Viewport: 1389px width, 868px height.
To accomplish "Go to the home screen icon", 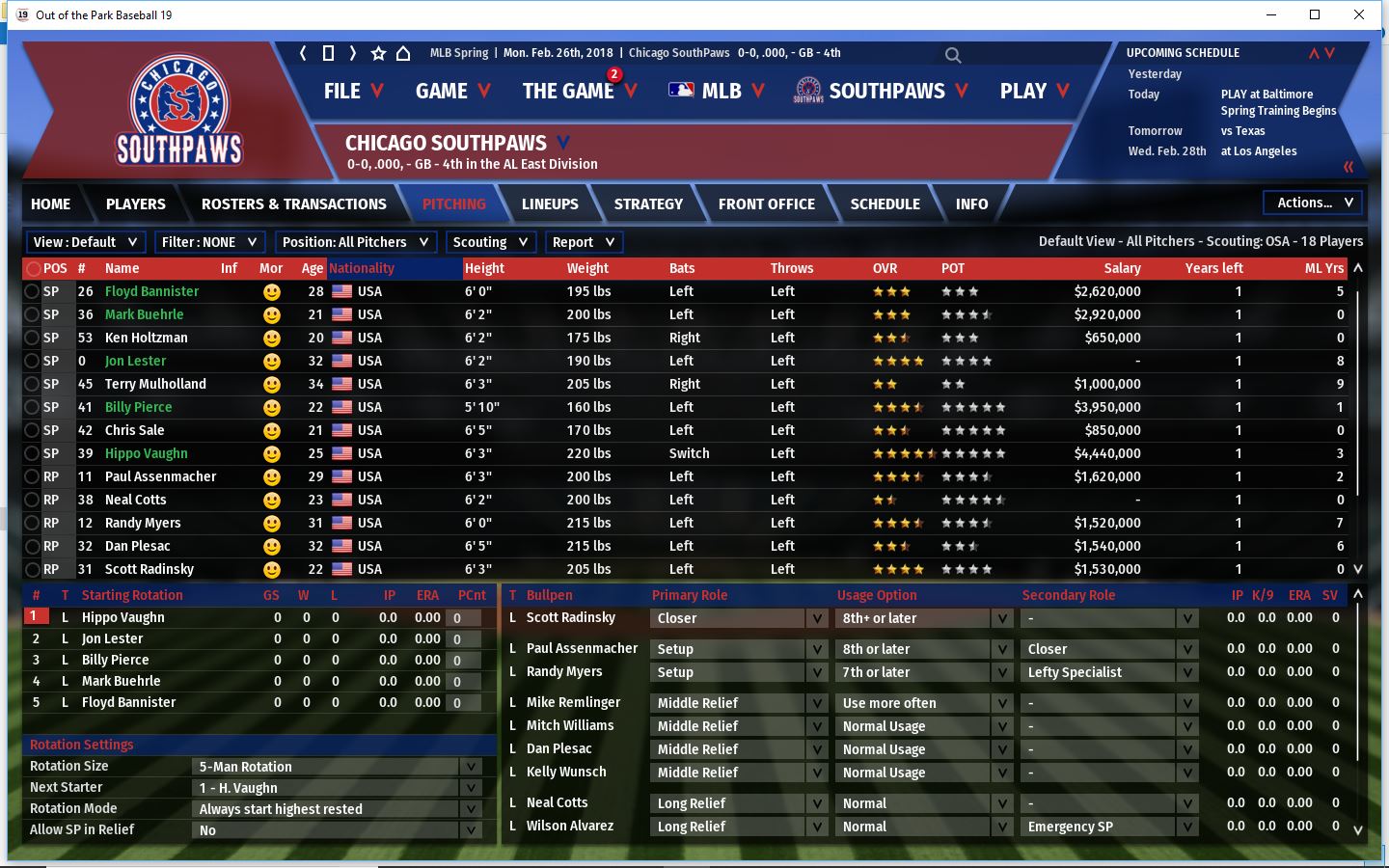I will point(403,53).
